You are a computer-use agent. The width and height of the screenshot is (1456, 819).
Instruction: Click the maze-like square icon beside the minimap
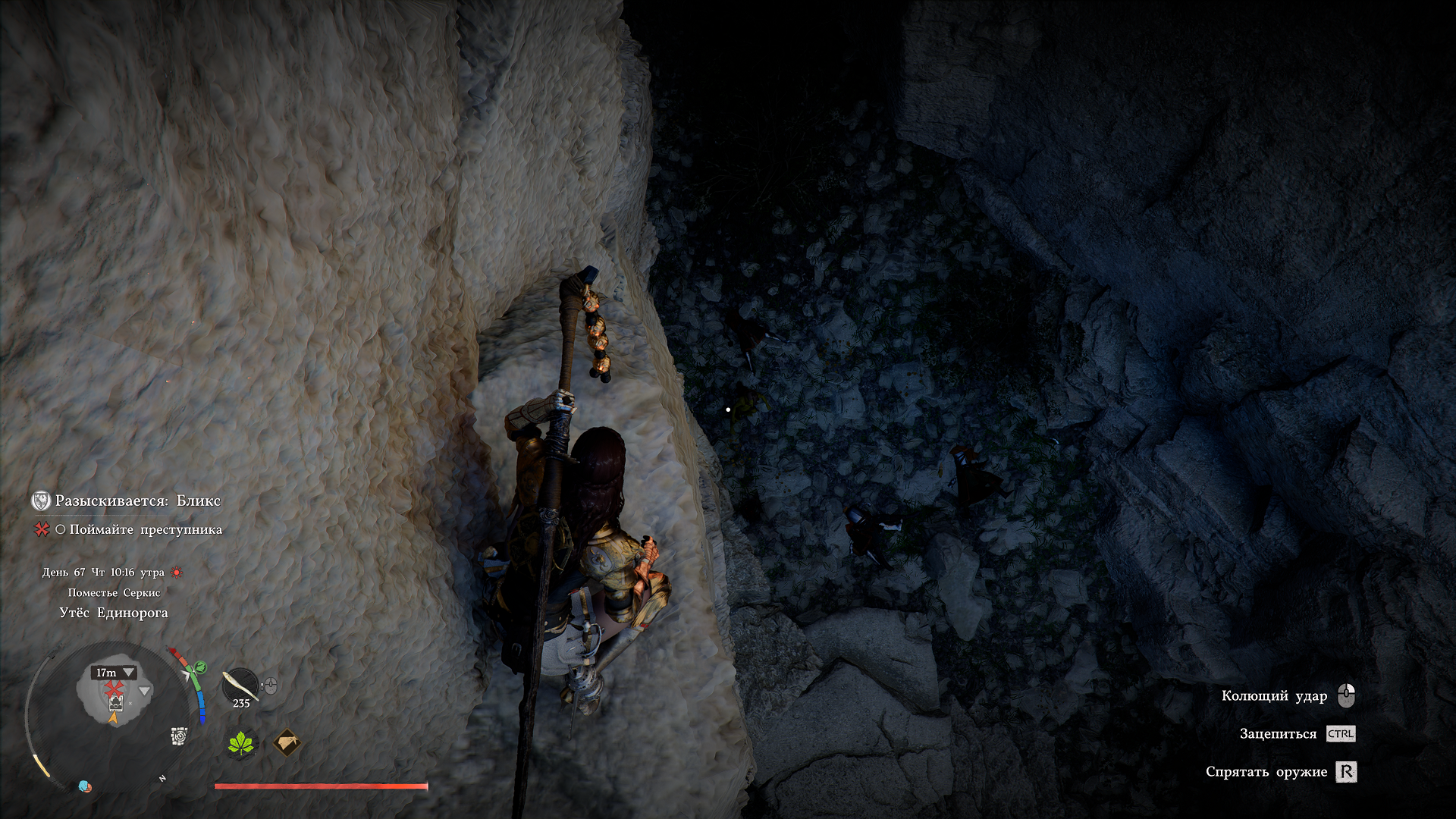point(179,736)
